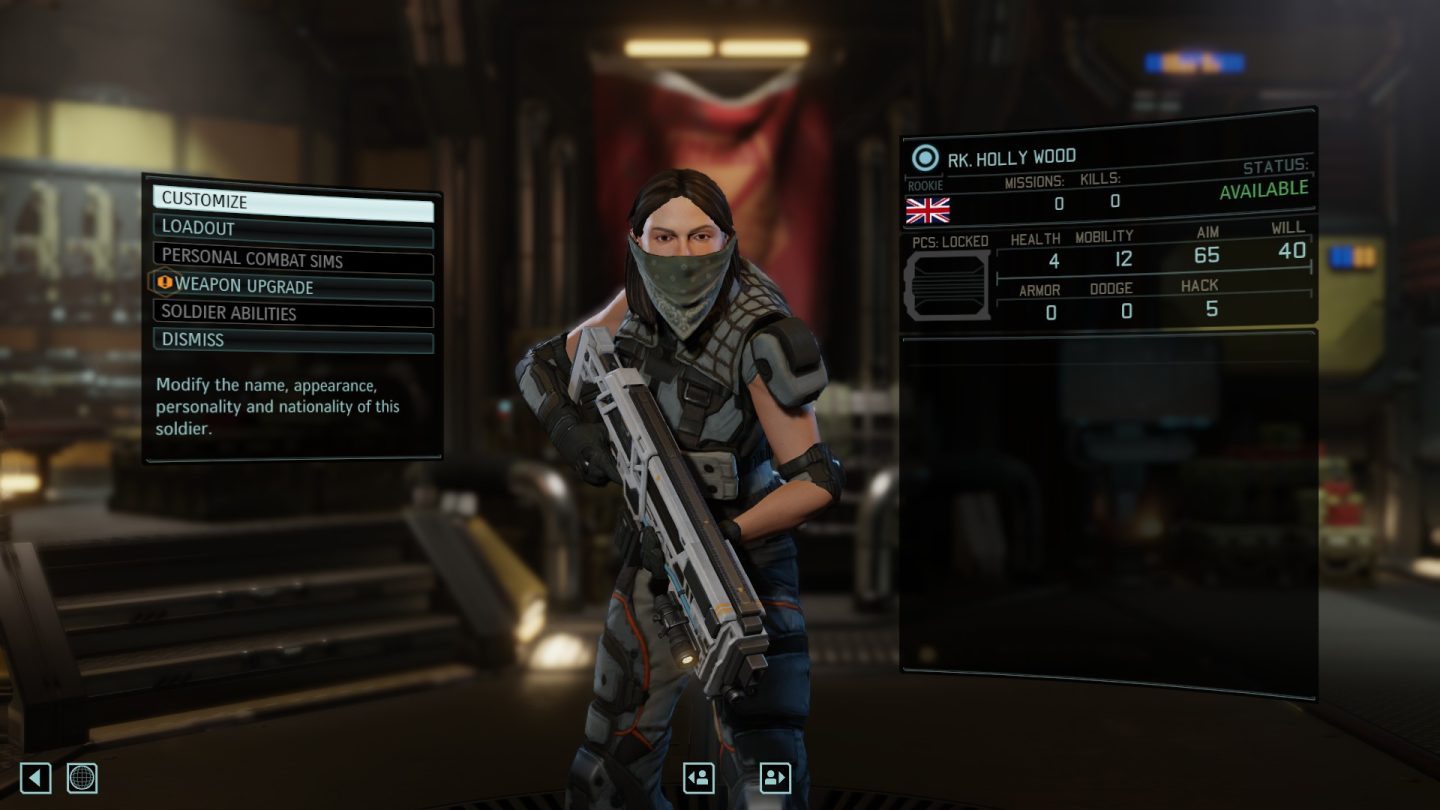Expand the soldier stats panel
Viewport: 1440px width, 810px height.
(1150, 280)
